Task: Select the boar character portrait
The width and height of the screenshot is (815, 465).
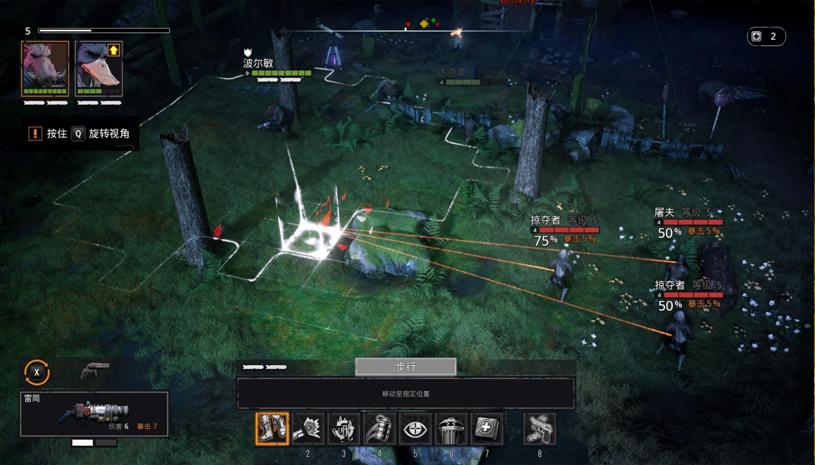Action: tap(45, 66)
